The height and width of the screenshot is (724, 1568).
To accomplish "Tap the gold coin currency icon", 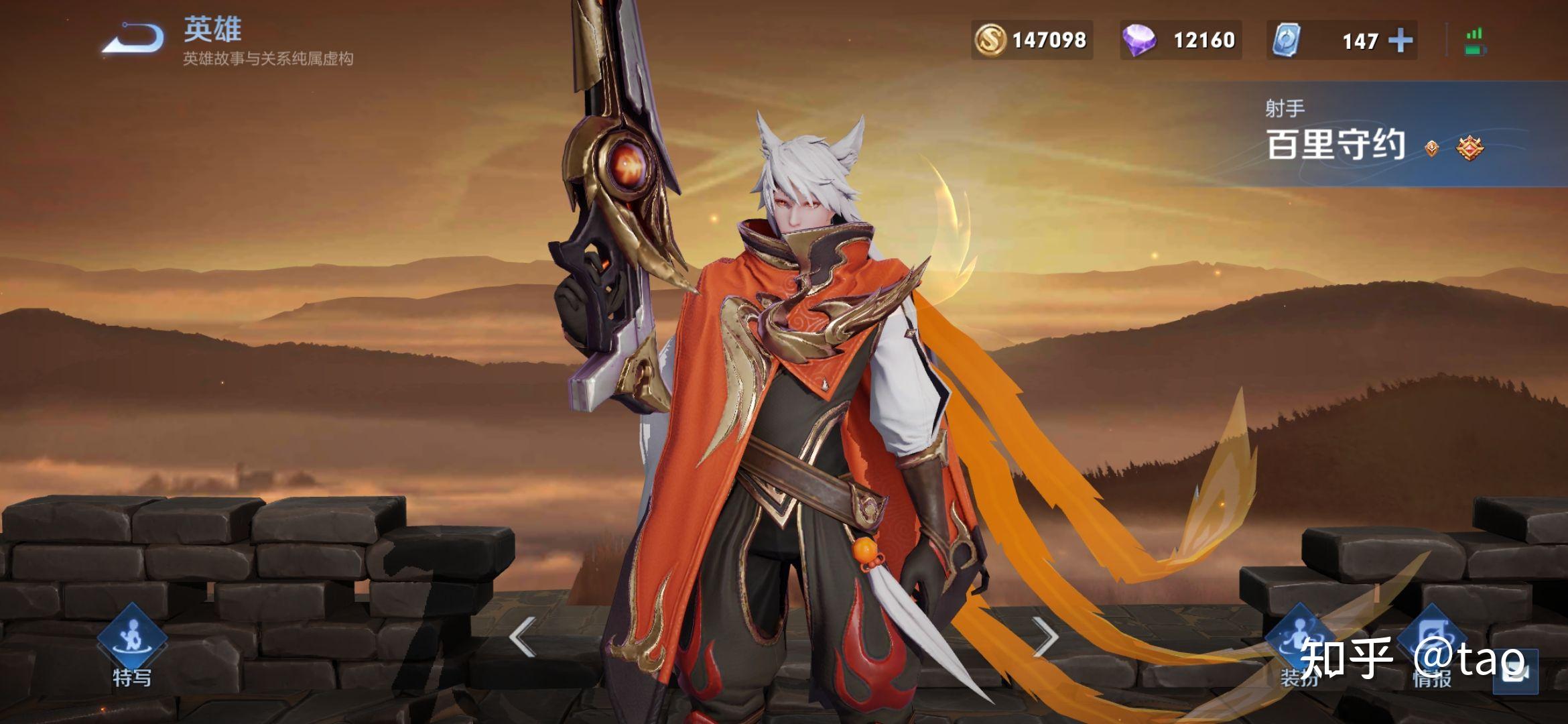I will click(990, 40).
